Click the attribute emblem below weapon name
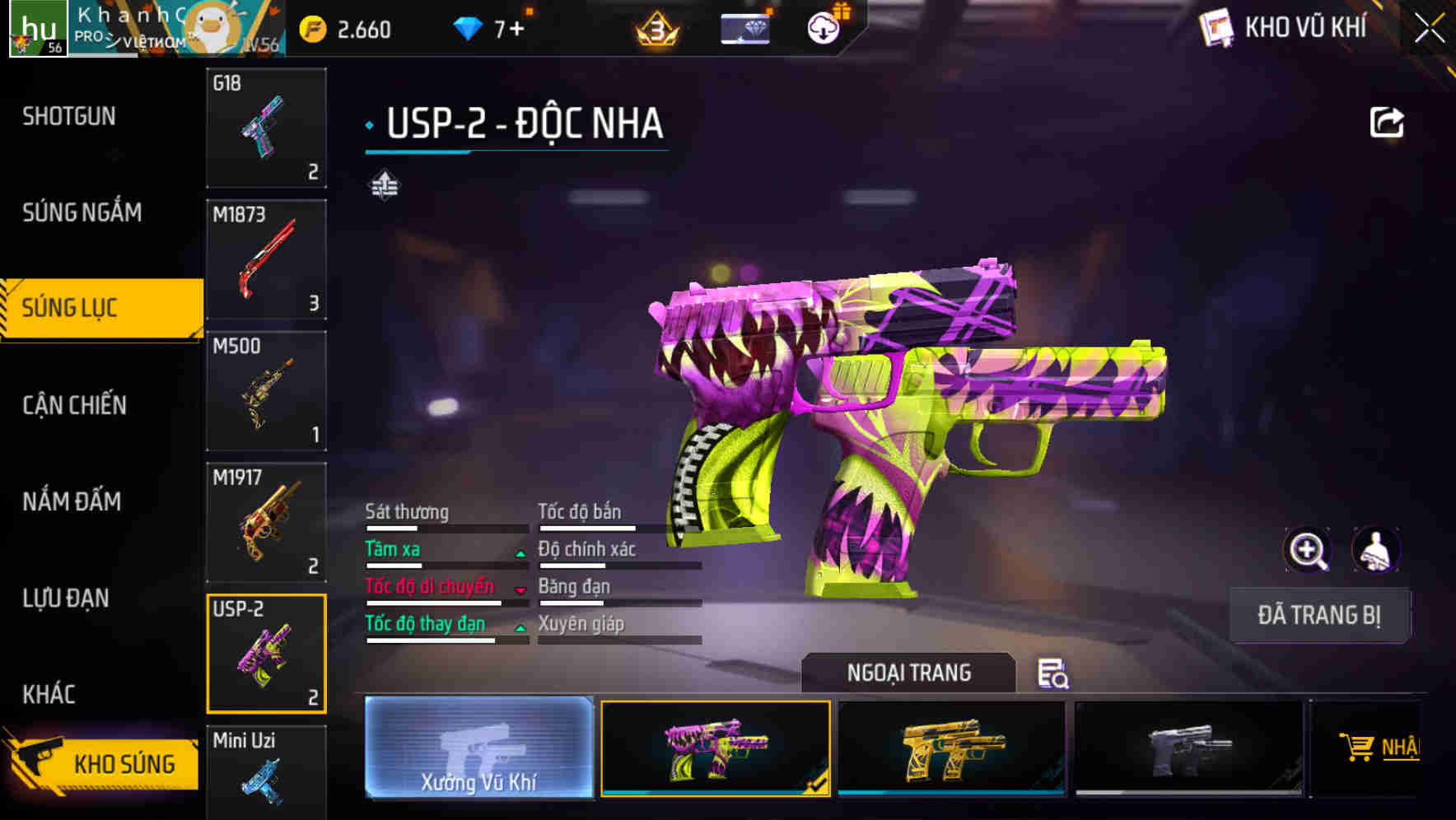Viewport: 1456px width, 820px height. [384, 184]
